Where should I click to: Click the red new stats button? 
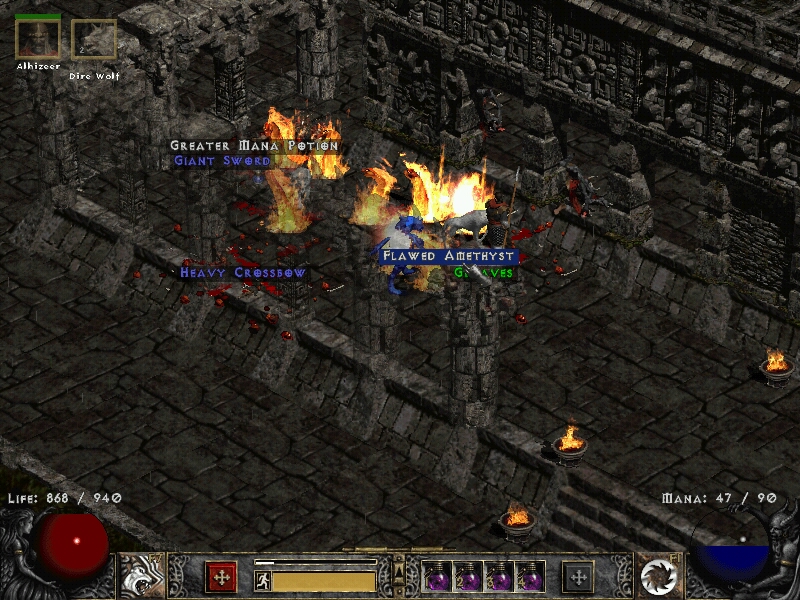(221, 576)
